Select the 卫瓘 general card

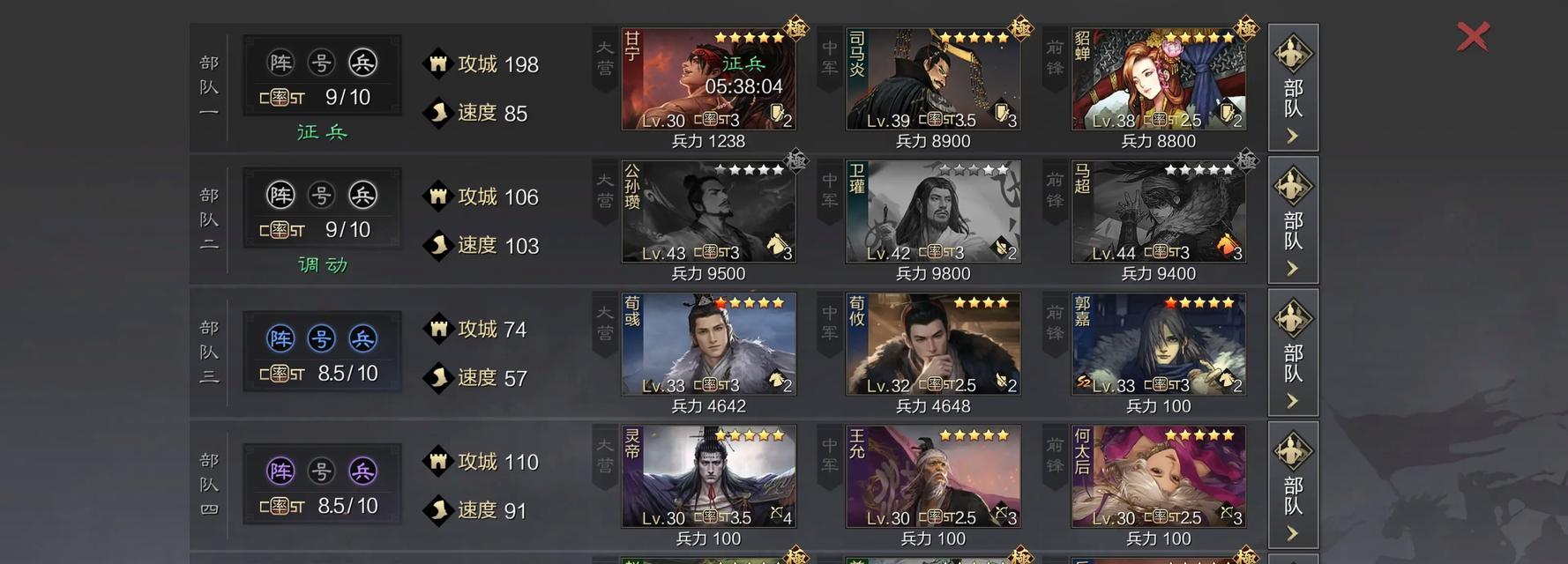[933, 211]
